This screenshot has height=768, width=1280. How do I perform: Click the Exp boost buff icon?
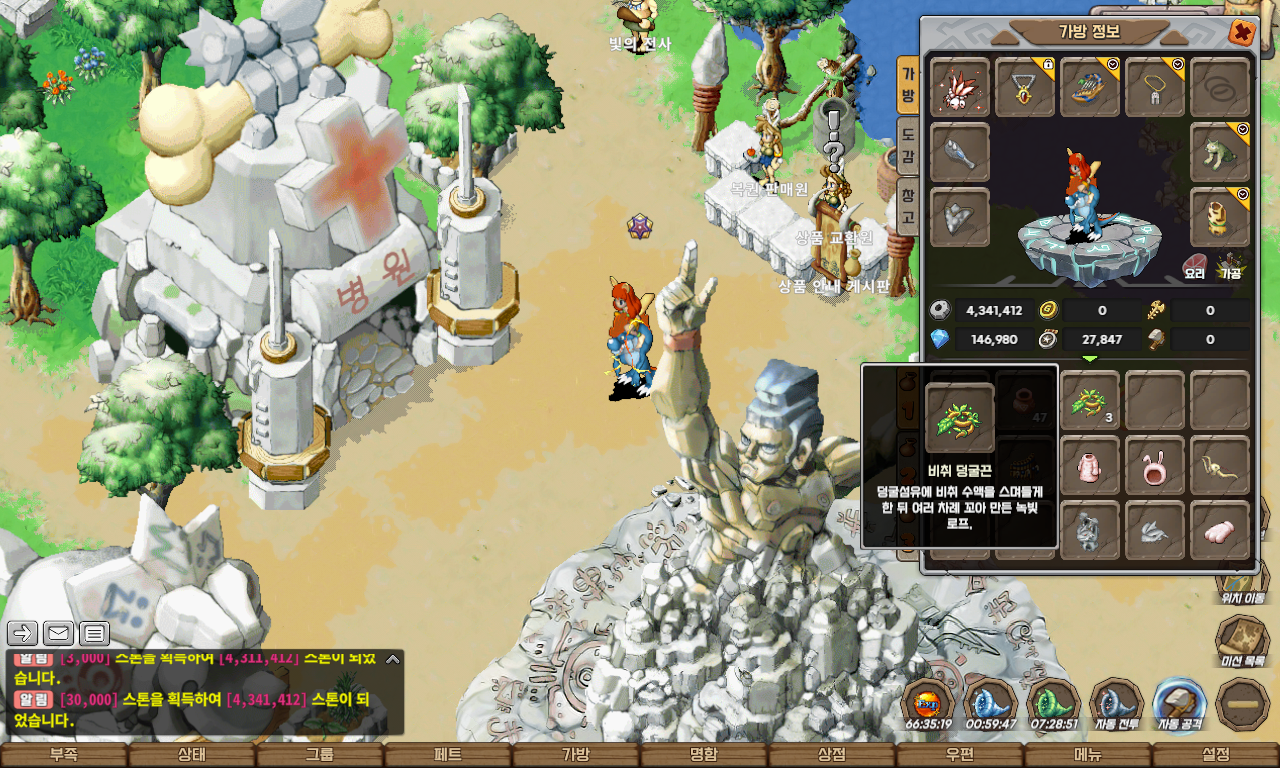928,702
